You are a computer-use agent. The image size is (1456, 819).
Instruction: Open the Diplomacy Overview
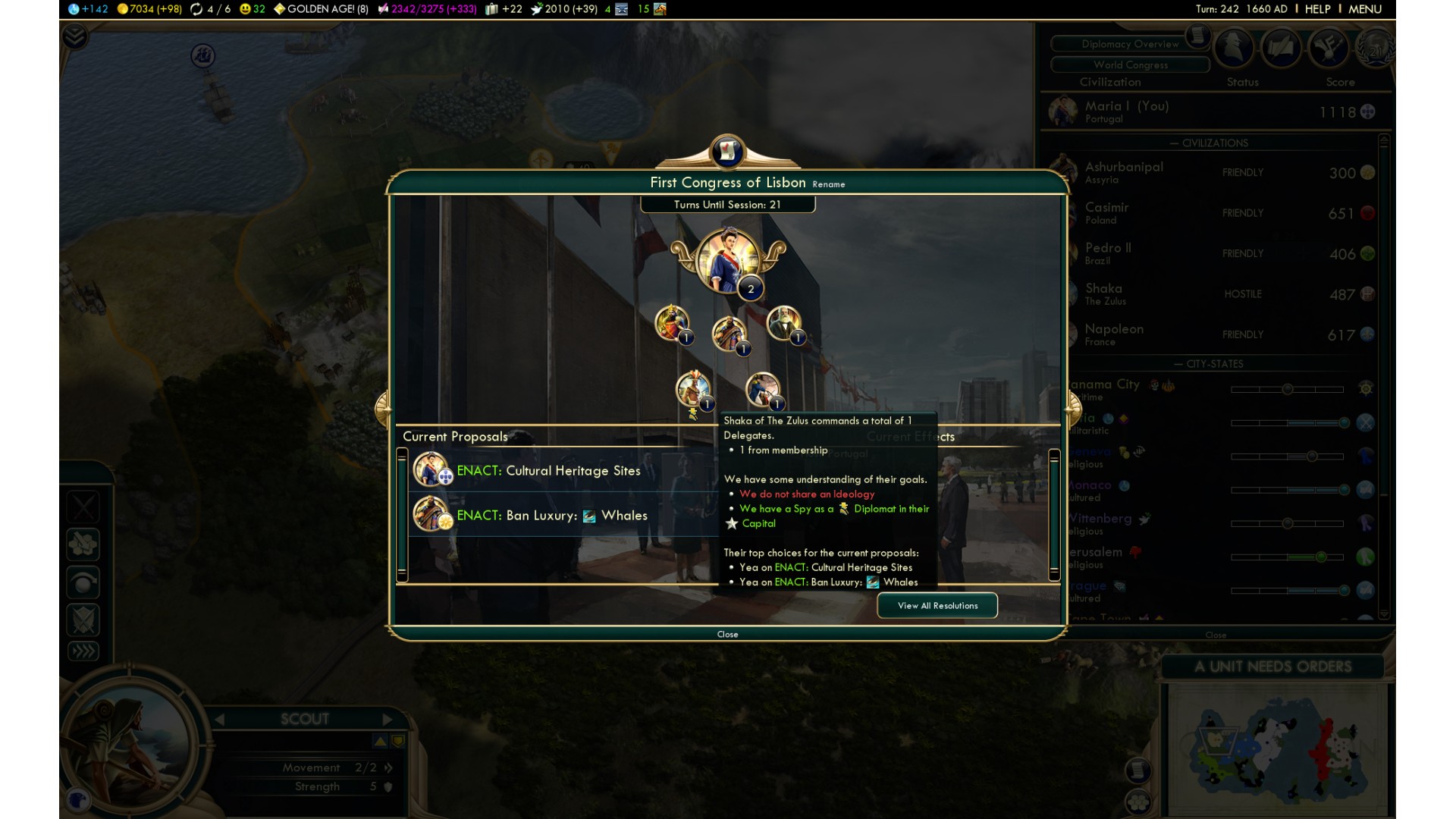click(x=1129, y=44)
